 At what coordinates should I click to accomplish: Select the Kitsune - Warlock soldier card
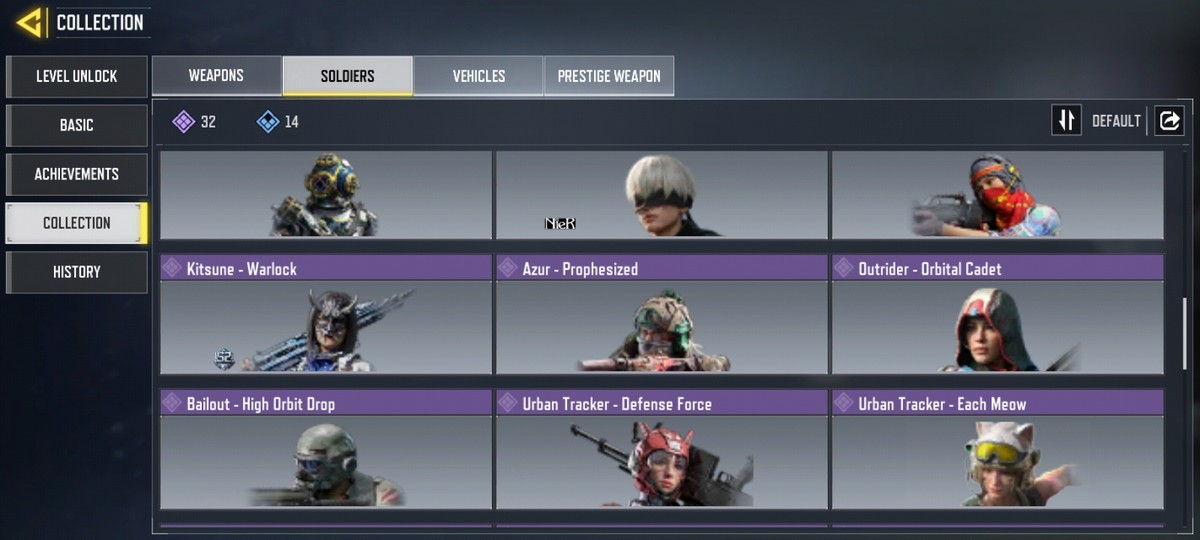[326, 315]
